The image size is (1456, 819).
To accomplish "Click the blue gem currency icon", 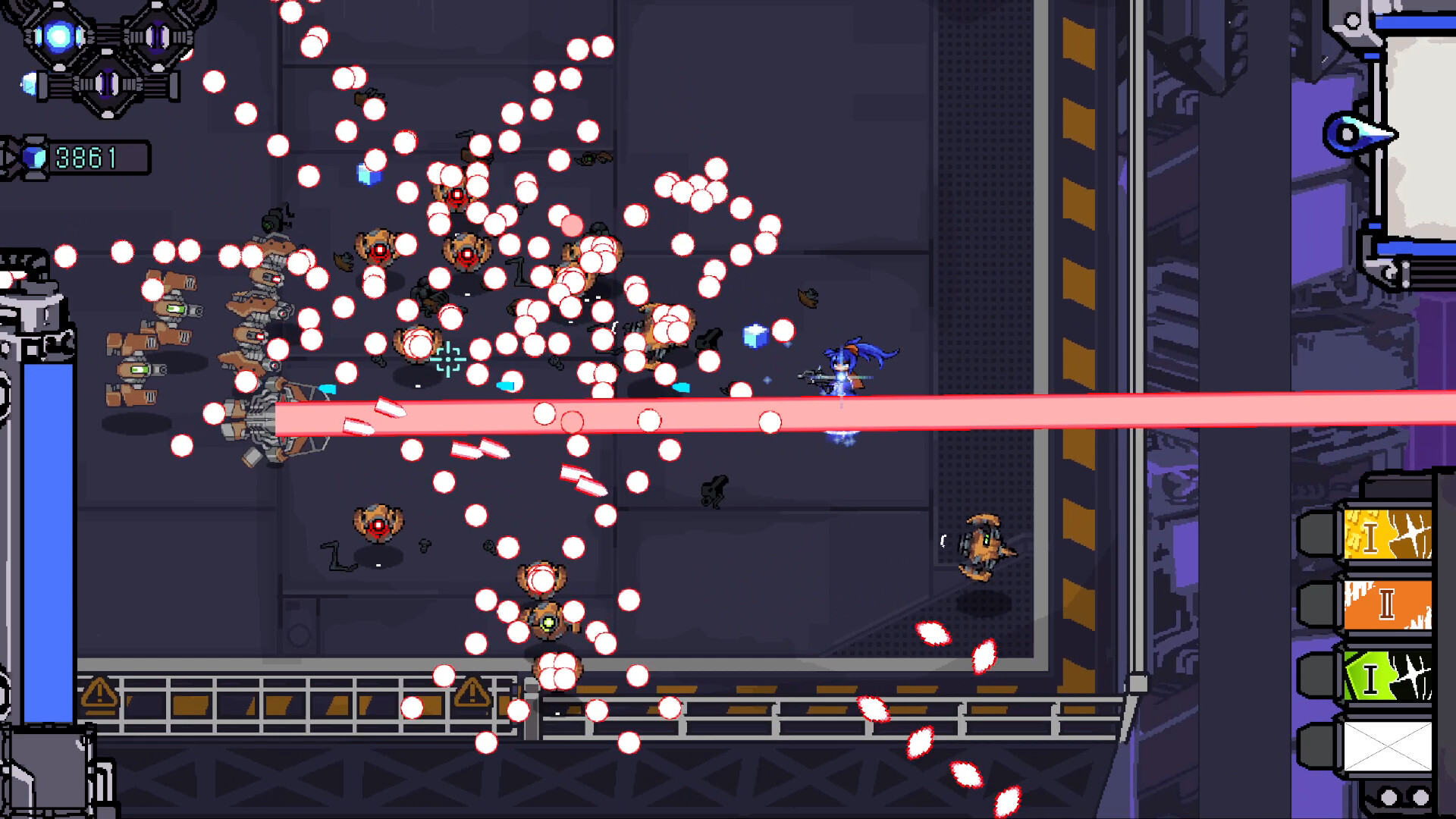I will [x=34, y=158].
